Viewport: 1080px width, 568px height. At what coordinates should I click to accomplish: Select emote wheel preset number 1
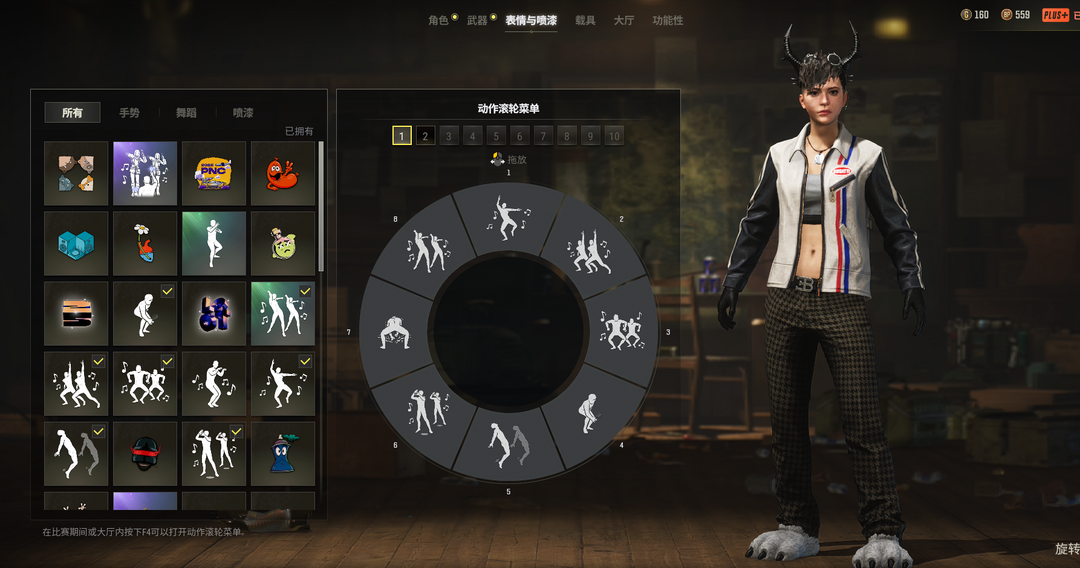click(x=402, y=136)
